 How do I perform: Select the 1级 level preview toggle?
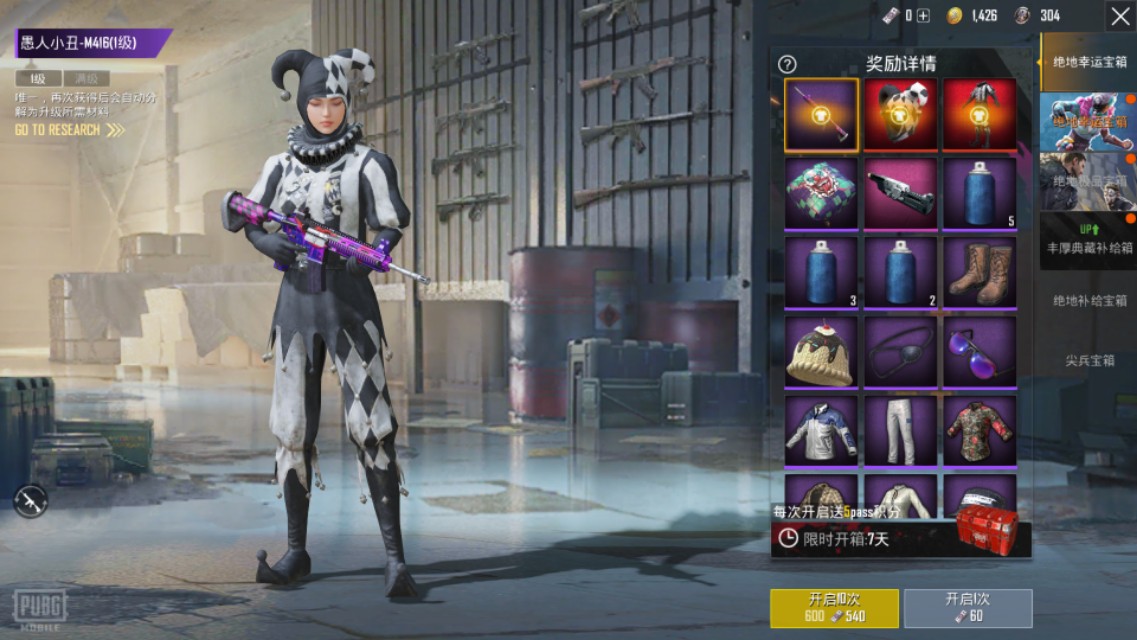point(38,79)
